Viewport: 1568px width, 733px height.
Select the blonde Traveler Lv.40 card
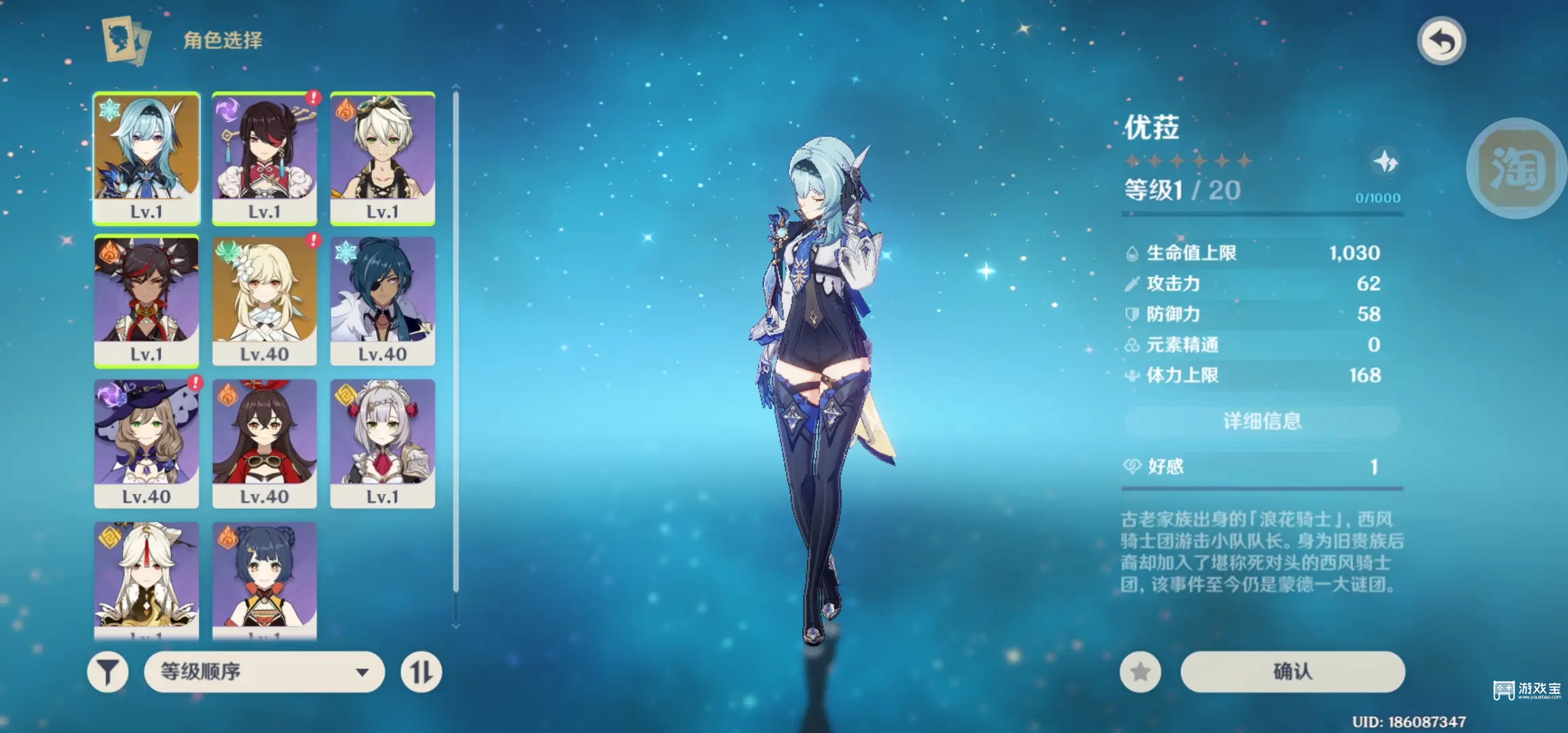click(265, 300)
